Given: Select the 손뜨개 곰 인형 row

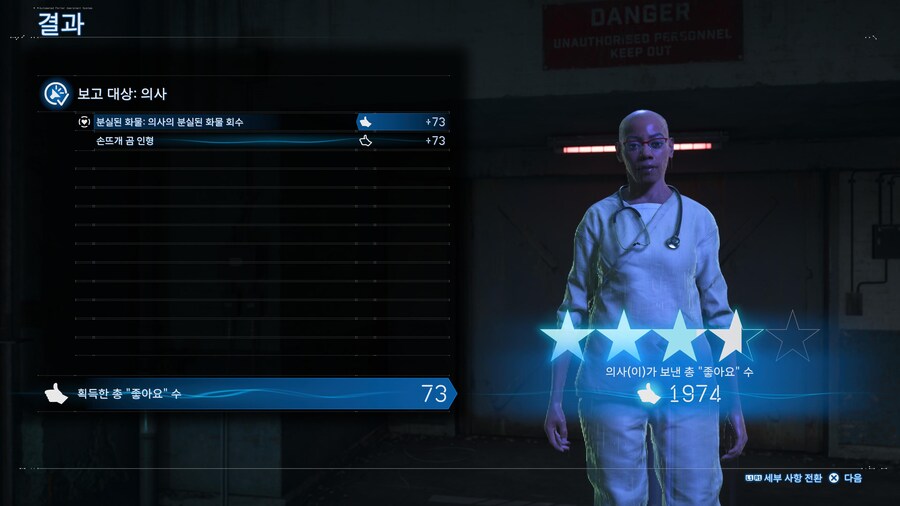Looking at the screenshot, I should click(260, 141).
